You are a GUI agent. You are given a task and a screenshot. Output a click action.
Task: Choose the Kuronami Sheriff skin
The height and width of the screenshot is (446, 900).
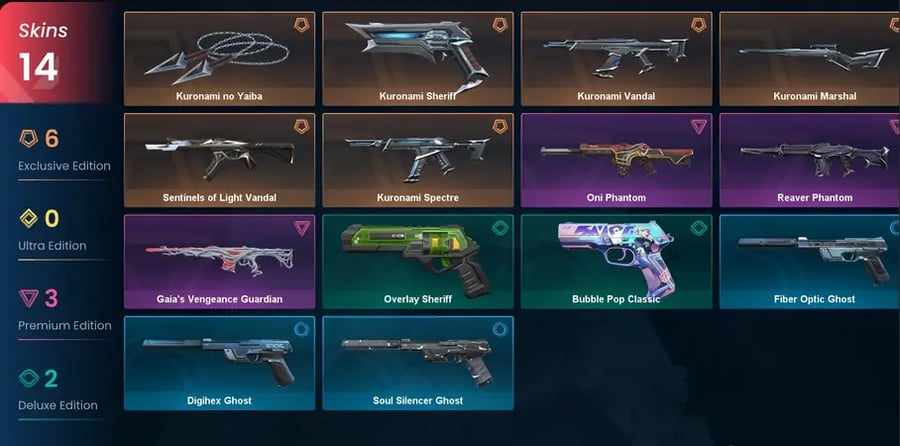click(418, 59)
